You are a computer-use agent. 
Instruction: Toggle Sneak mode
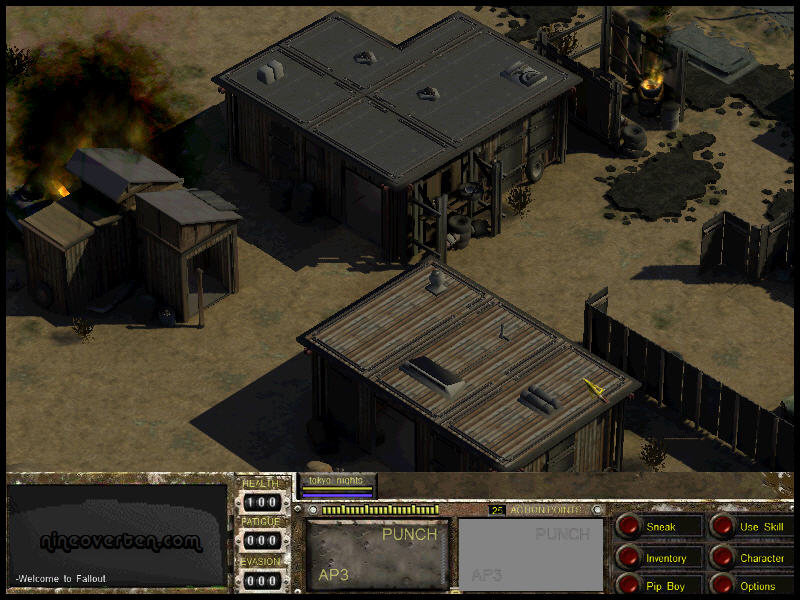[629, 526]
